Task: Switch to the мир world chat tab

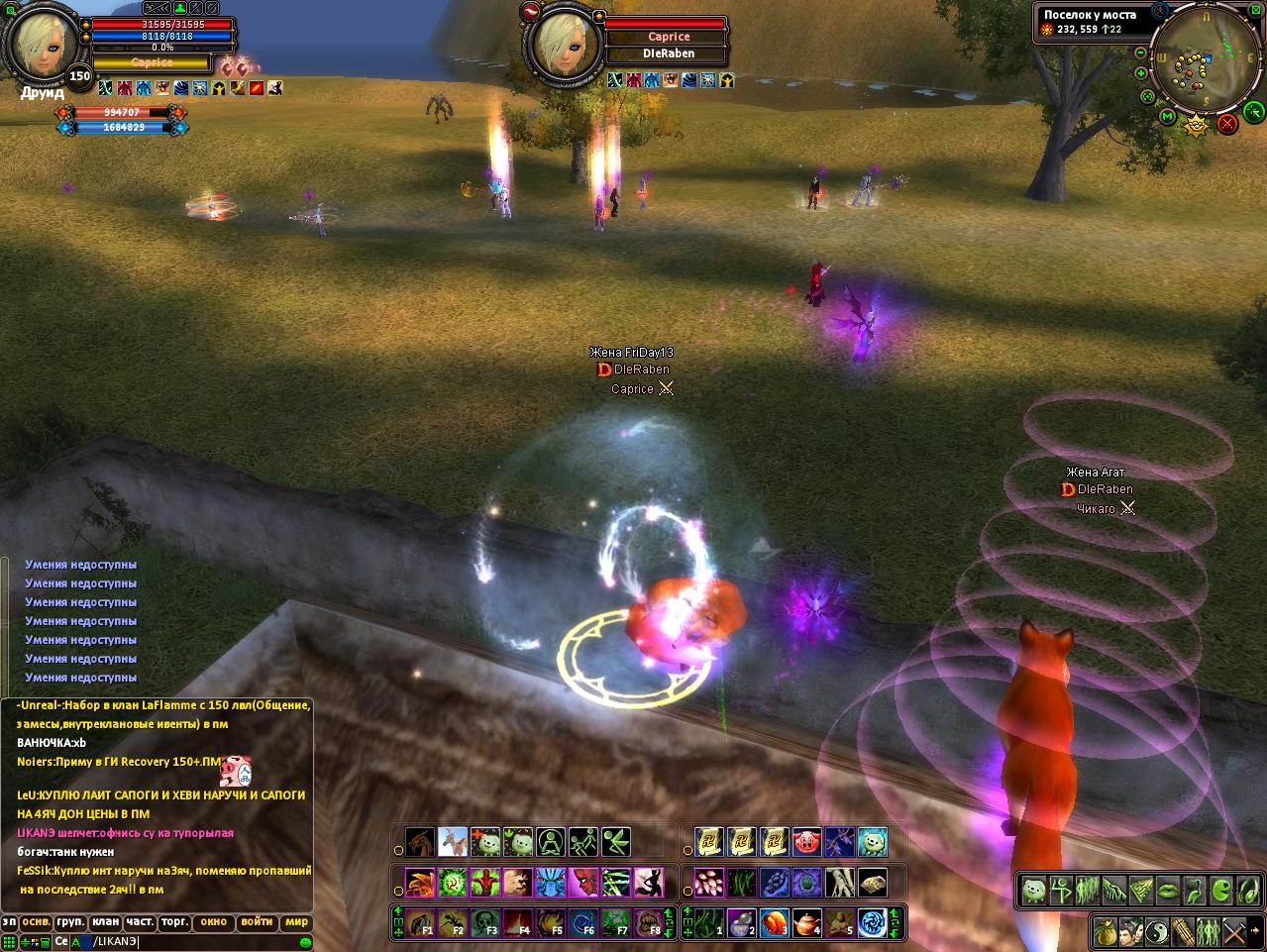Action: 297,922
